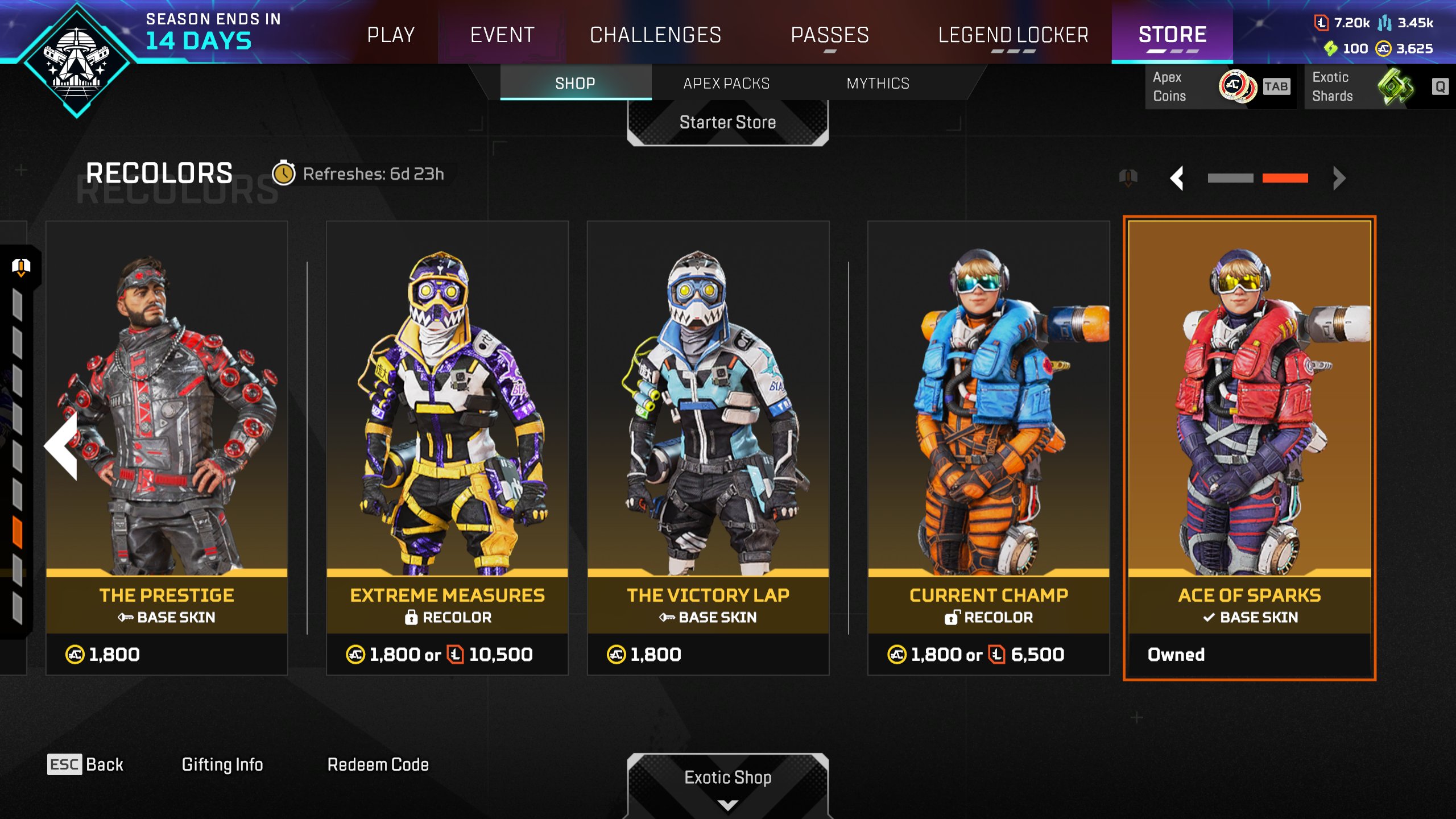Choose the Extreme Measures recolor offer

pyautogui.click(x=447, y=448)
